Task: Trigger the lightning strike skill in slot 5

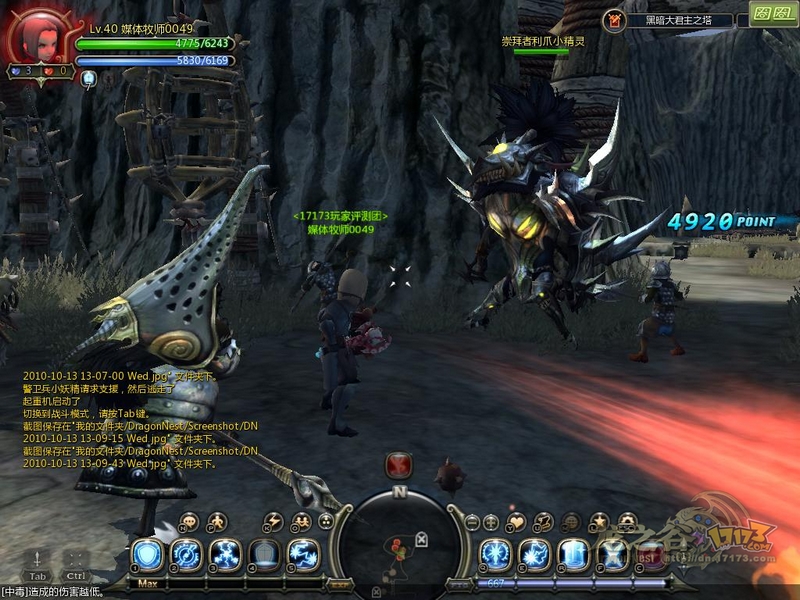Action: pos(303,554)
